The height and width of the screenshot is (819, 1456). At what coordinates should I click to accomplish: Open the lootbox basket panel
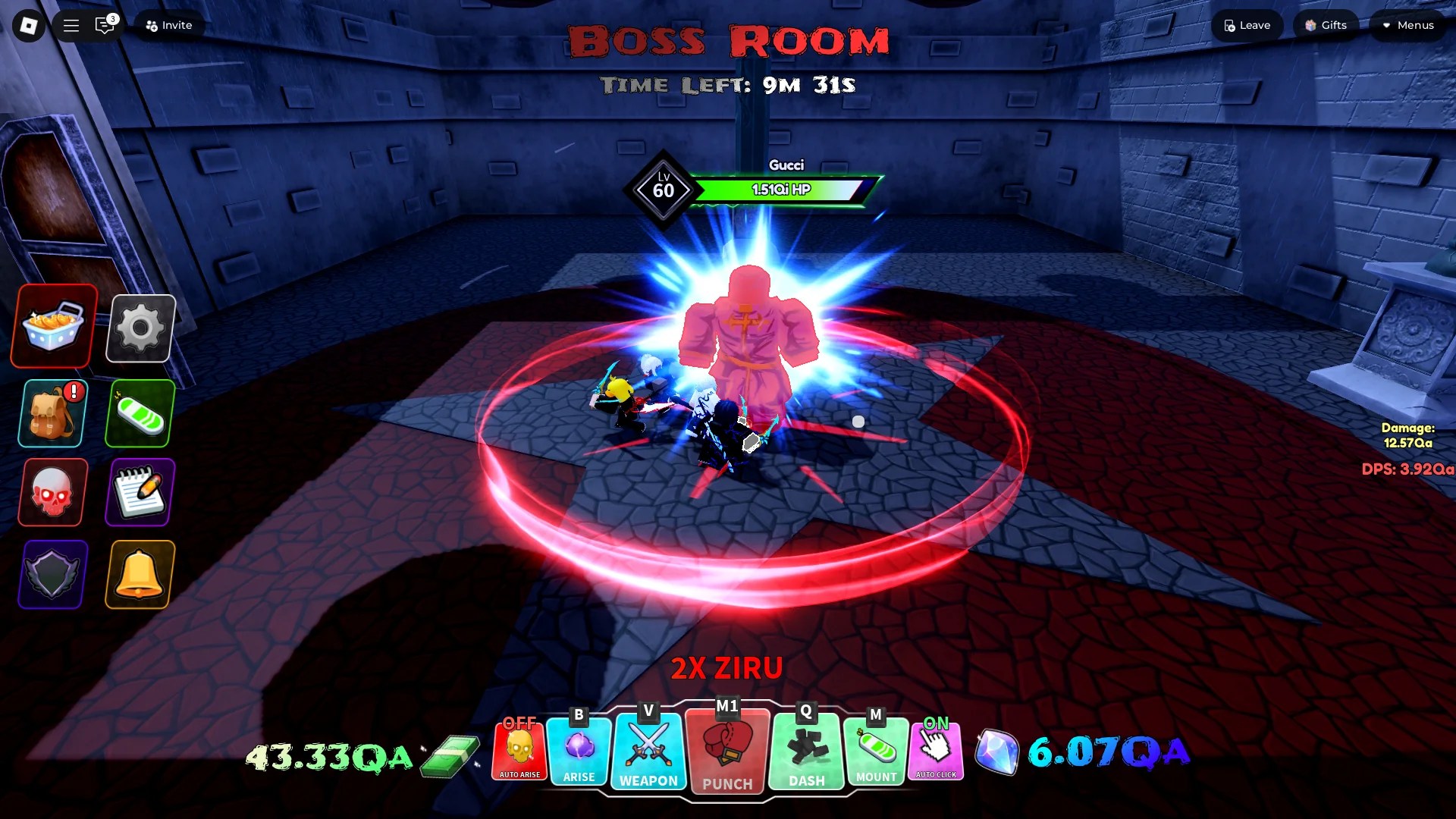[x=52, y=328]
